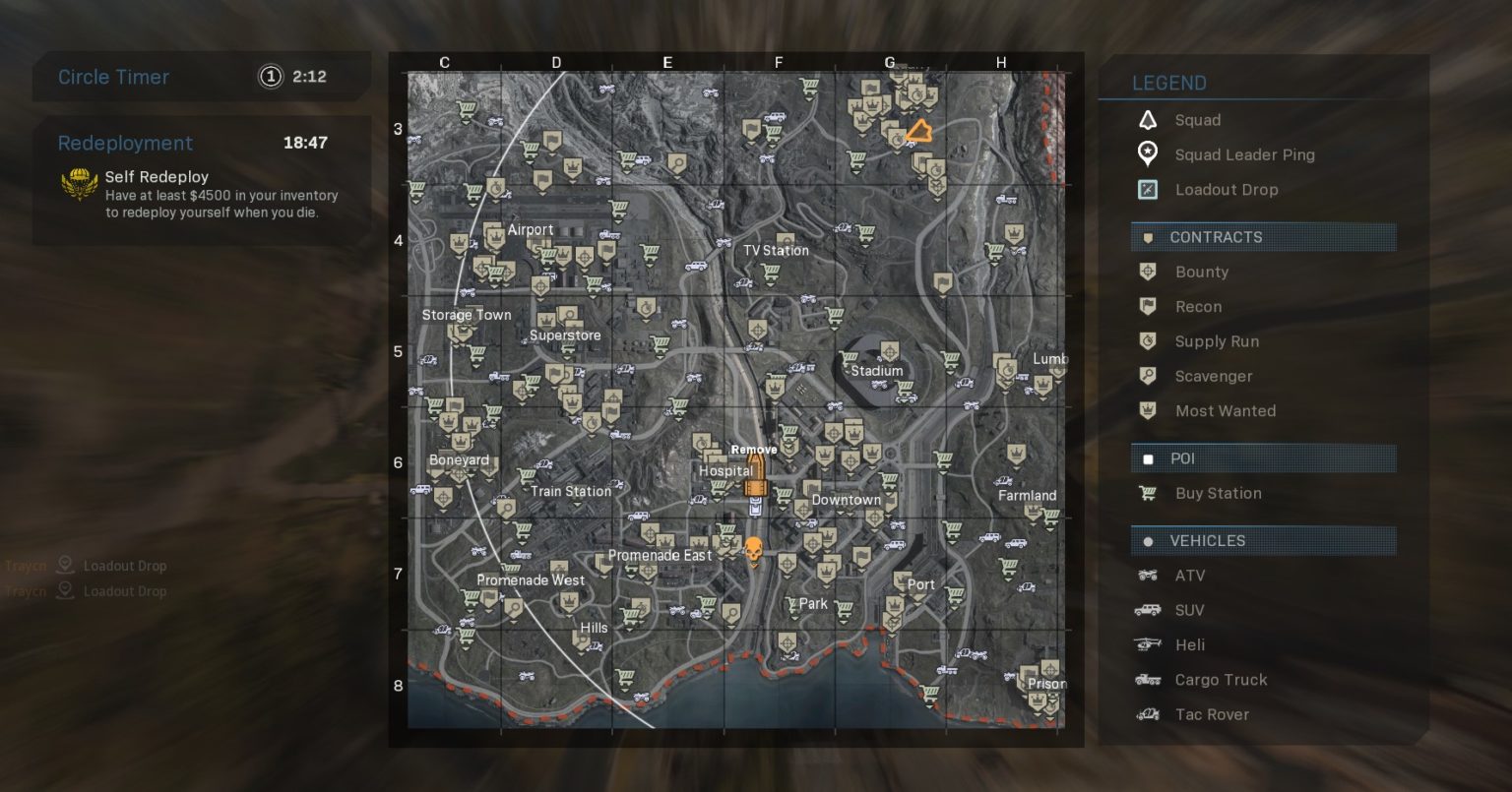Image resolution: width=1512 pixels, height=792 pixels.
Task: Click the Recon contract icon in the legend
Action: coord(1147,306)
